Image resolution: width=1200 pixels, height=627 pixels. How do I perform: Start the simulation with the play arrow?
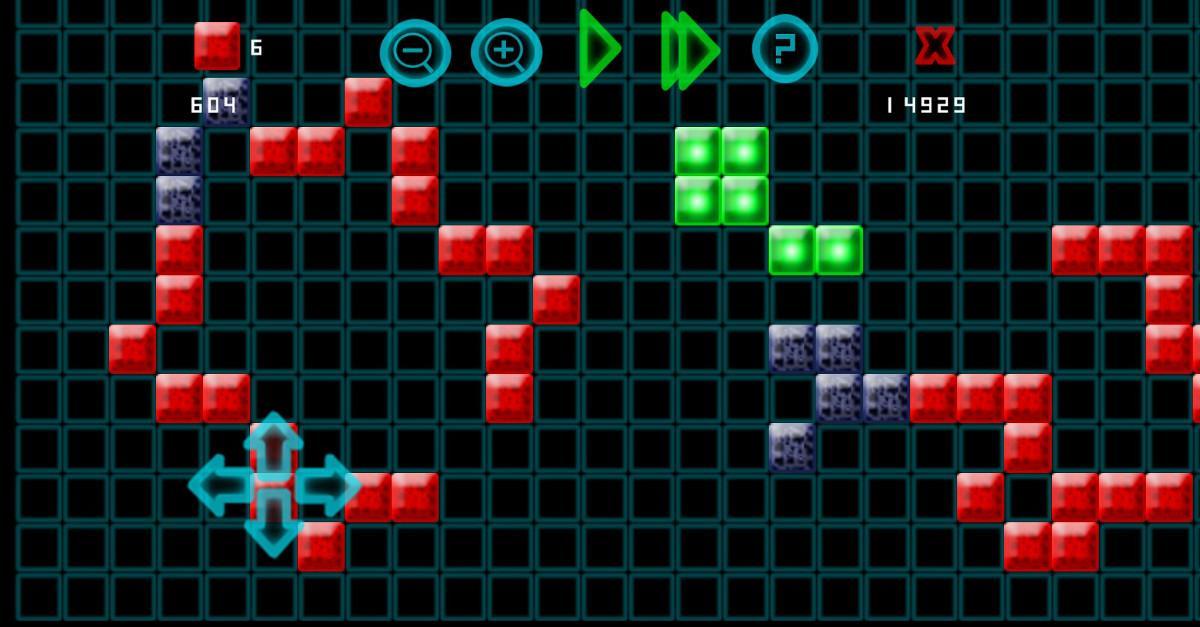pyautogui.click(x=597, y=49)
